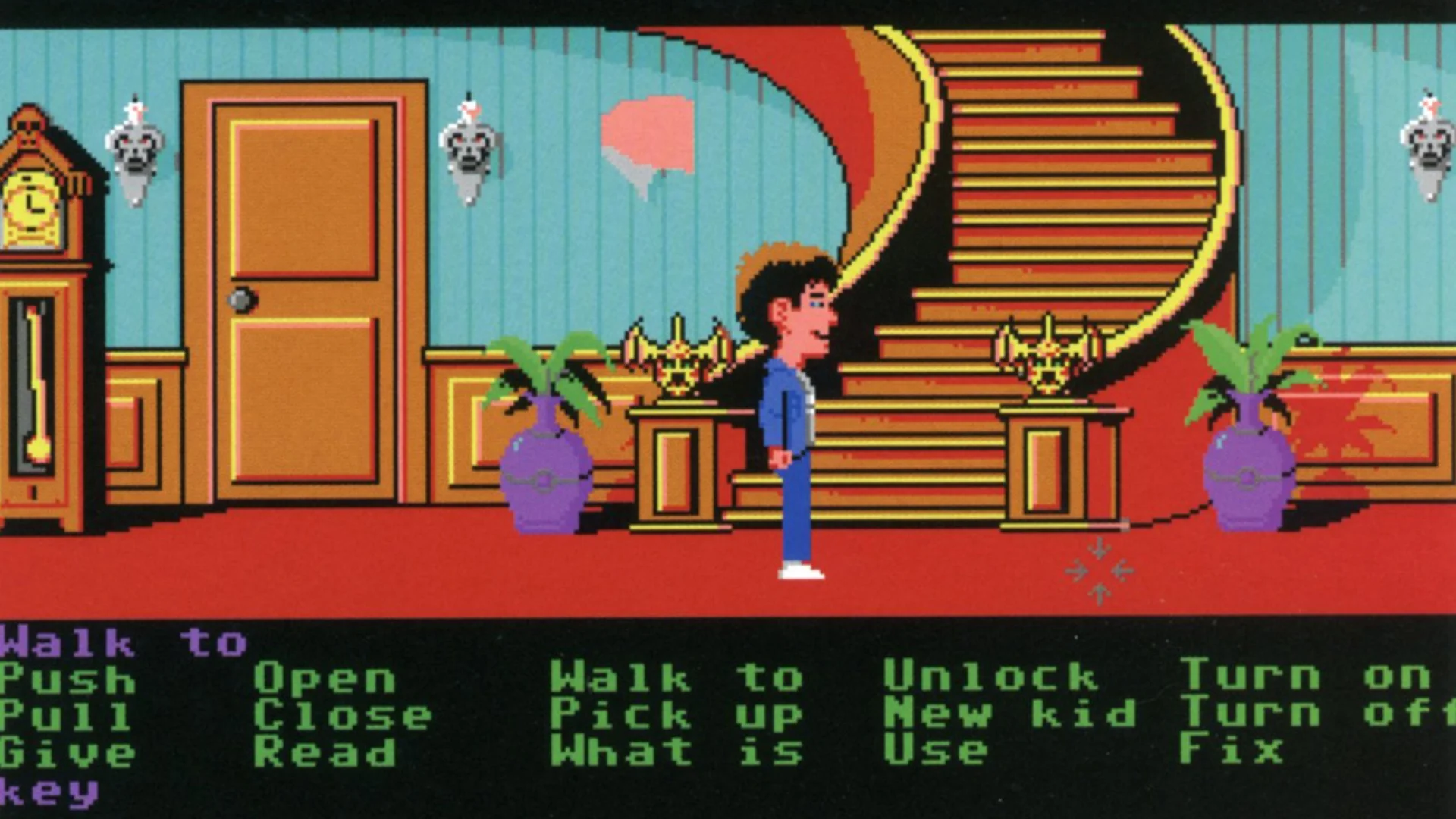
Task: Choose the Pull verb
Action: 65,716
